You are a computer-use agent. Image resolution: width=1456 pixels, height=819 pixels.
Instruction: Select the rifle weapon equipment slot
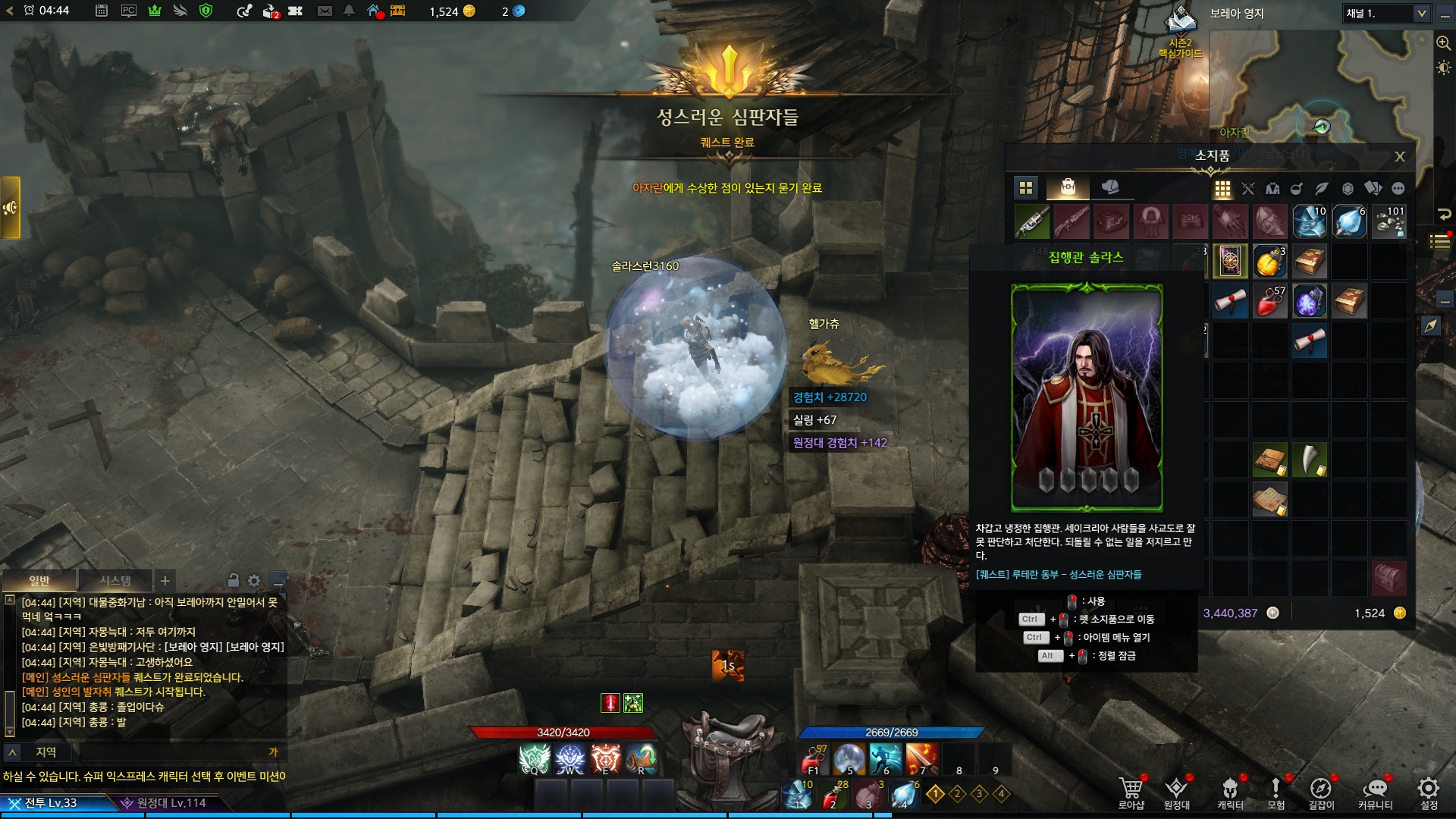click(1032, 222)
